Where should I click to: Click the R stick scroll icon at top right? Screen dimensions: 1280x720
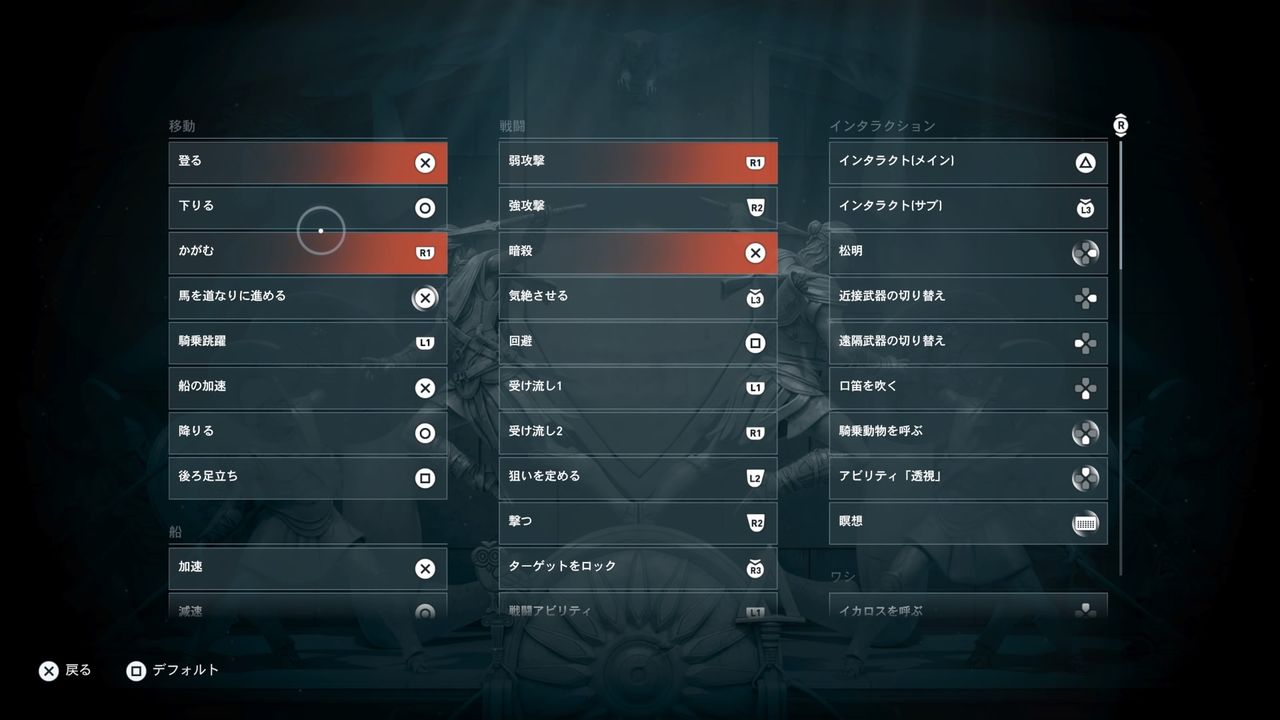pyautogui.click(x=1121, y=124)
